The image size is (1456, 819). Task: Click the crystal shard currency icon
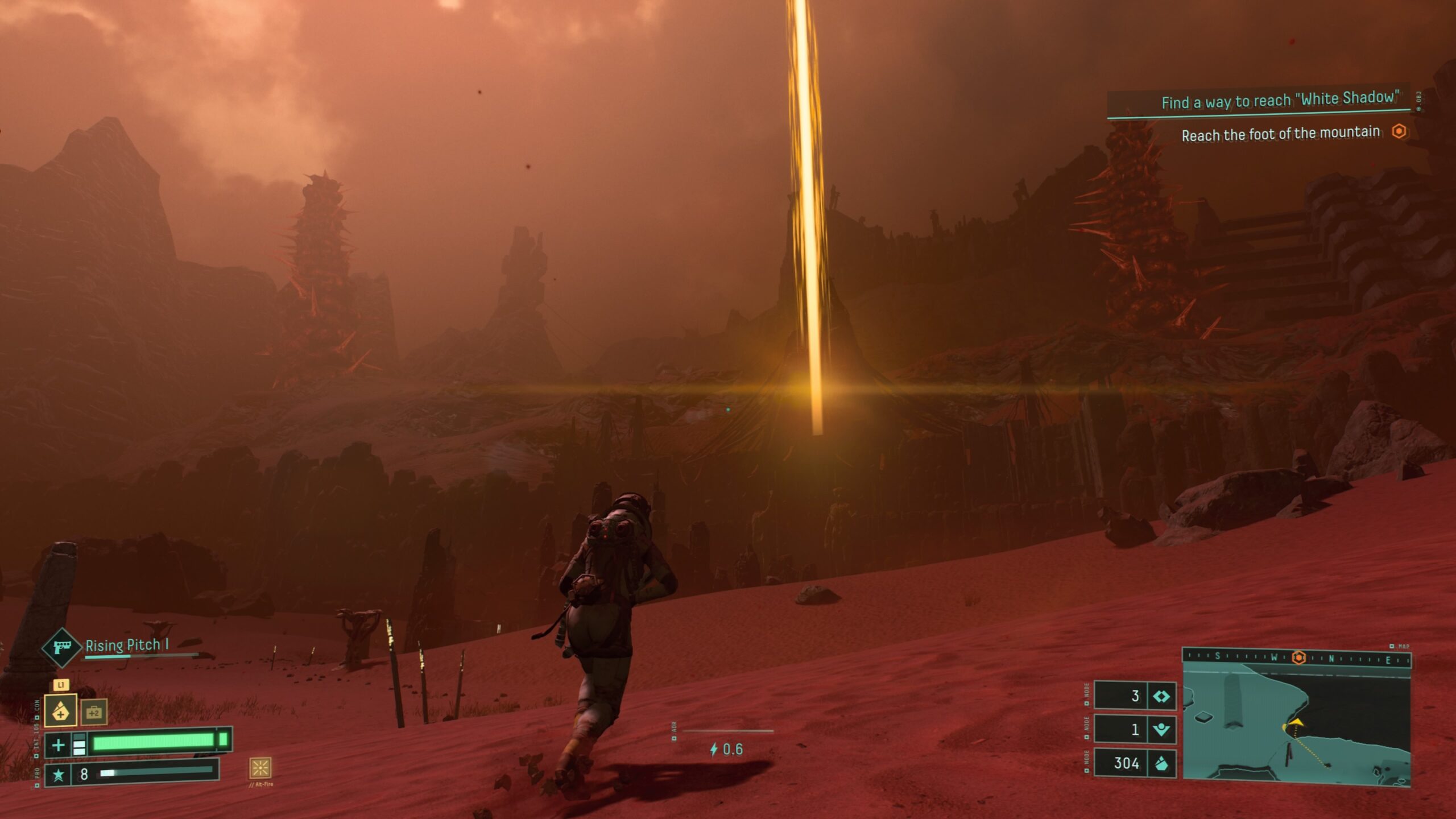coord(1161,763)
